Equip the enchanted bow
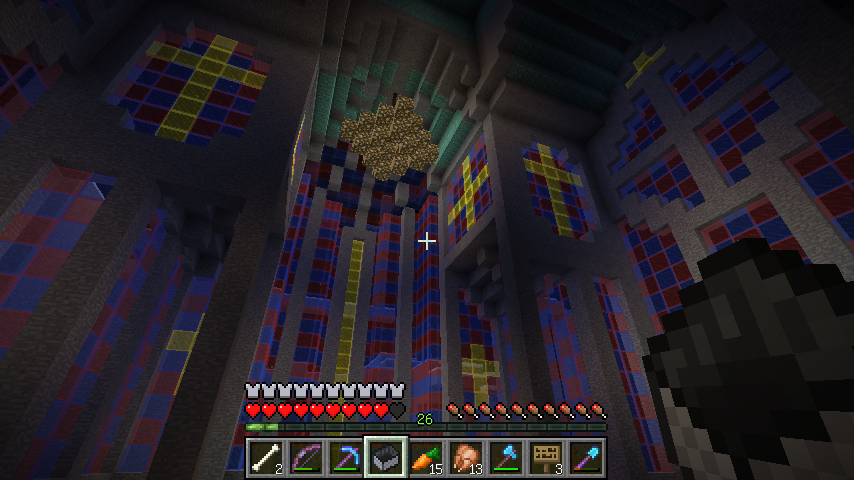854x480 pixels. pyautogui.click(x=306, y=458)
